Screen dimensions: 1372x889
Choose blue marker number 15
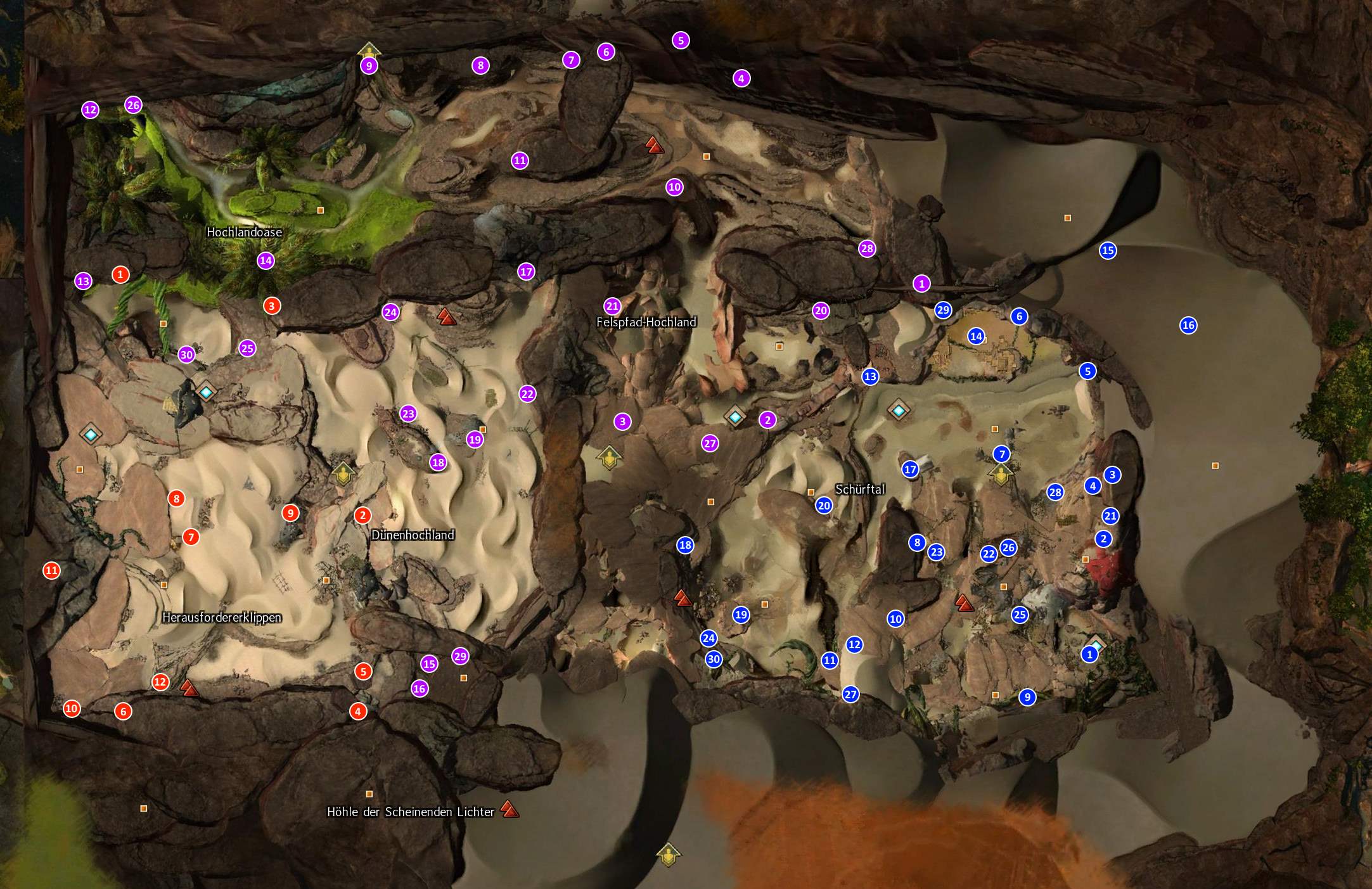(1108, 250)
